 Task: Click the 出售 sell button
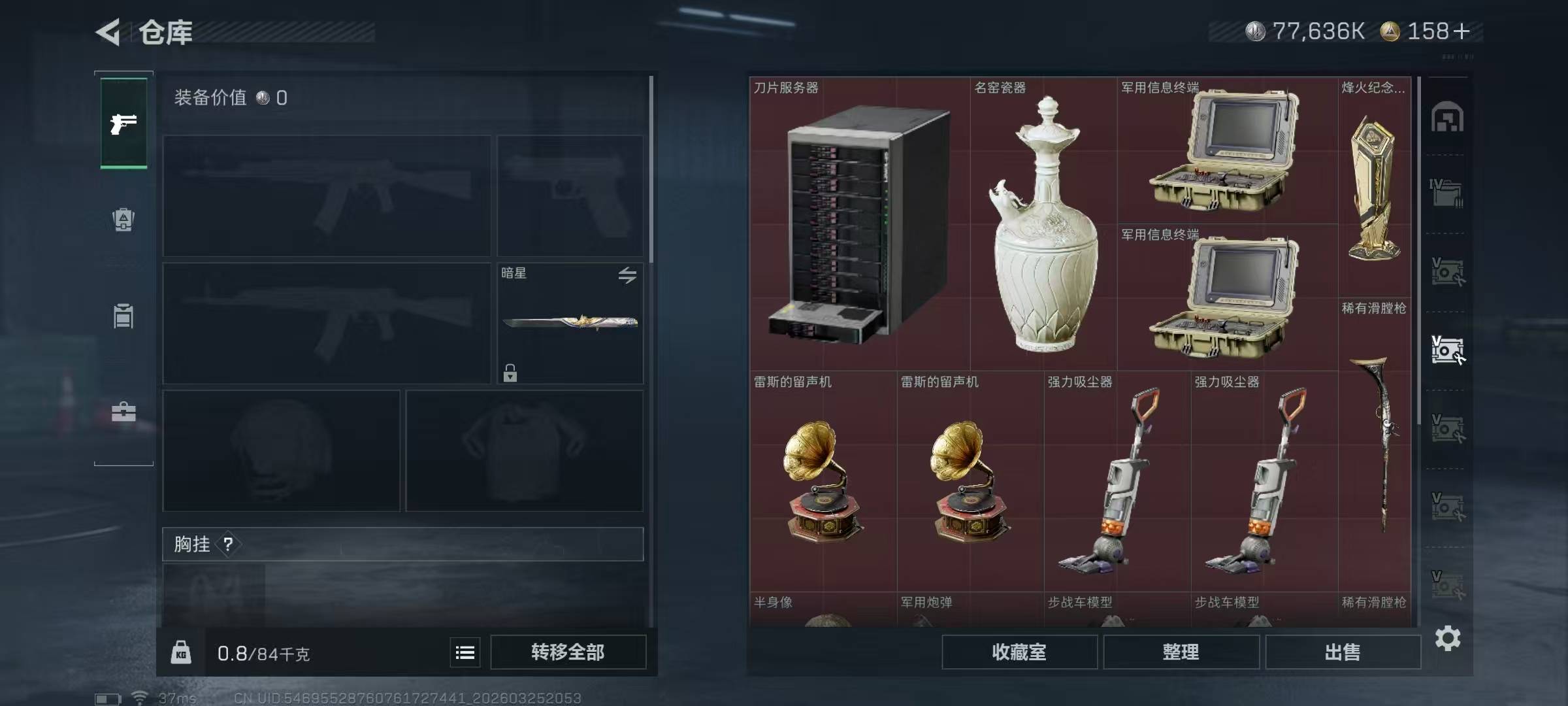coord(1343,652)
